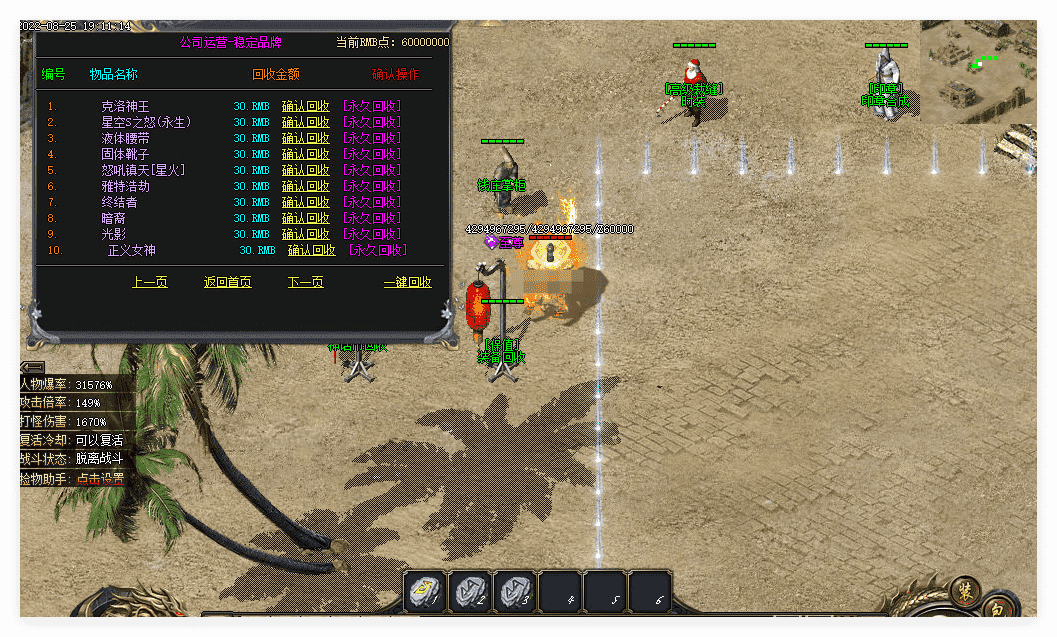This screenshot has width=1057, height=637.
Task: Permanently recycle 雅特浩劫
Action: pos(371,186)
